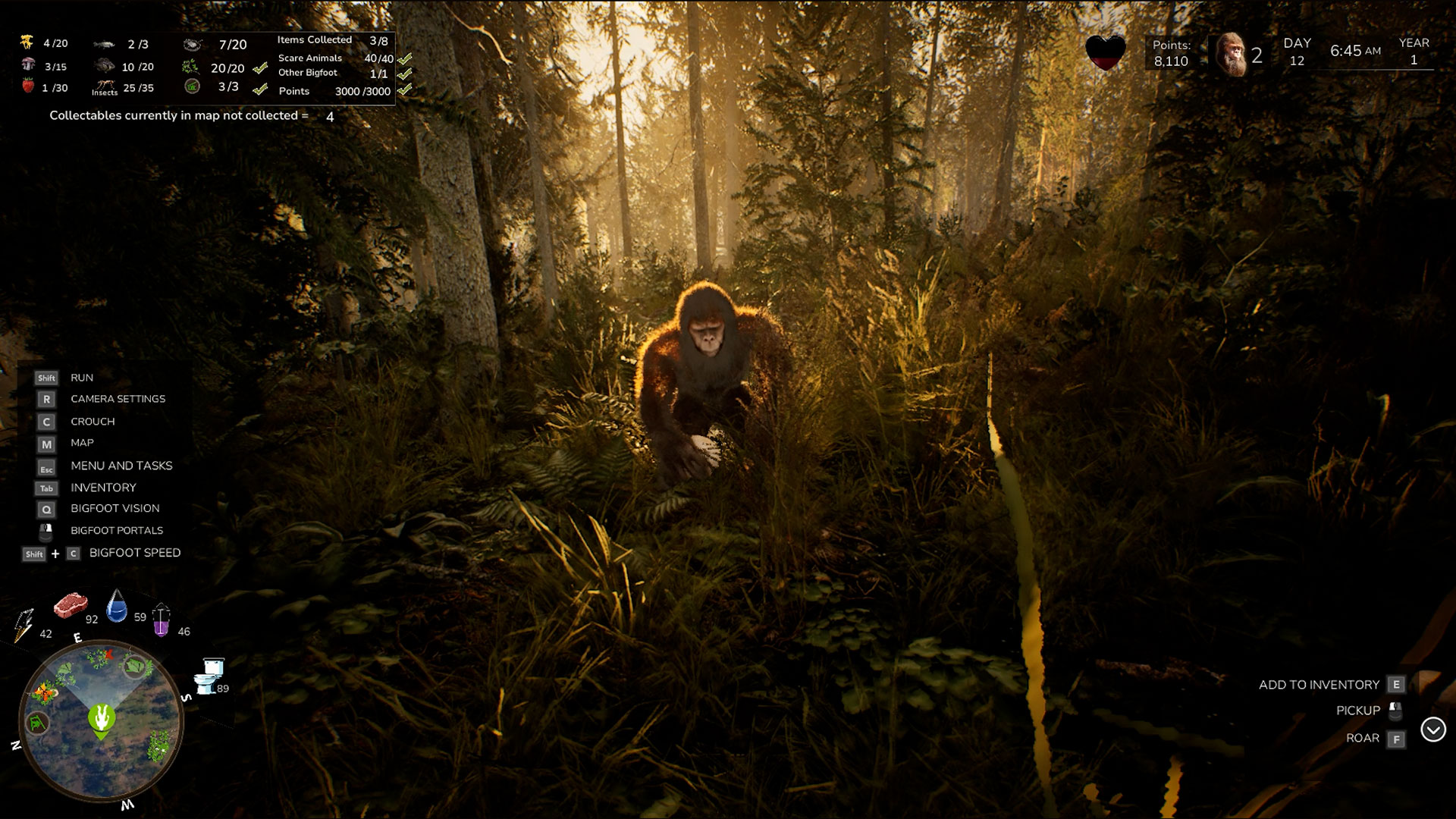Image resolution: width=1456 pixels, height=819 pixels.
Task: Click the fish collectable tracker icon
Action: pyautogui.click(x=104, y=45)
